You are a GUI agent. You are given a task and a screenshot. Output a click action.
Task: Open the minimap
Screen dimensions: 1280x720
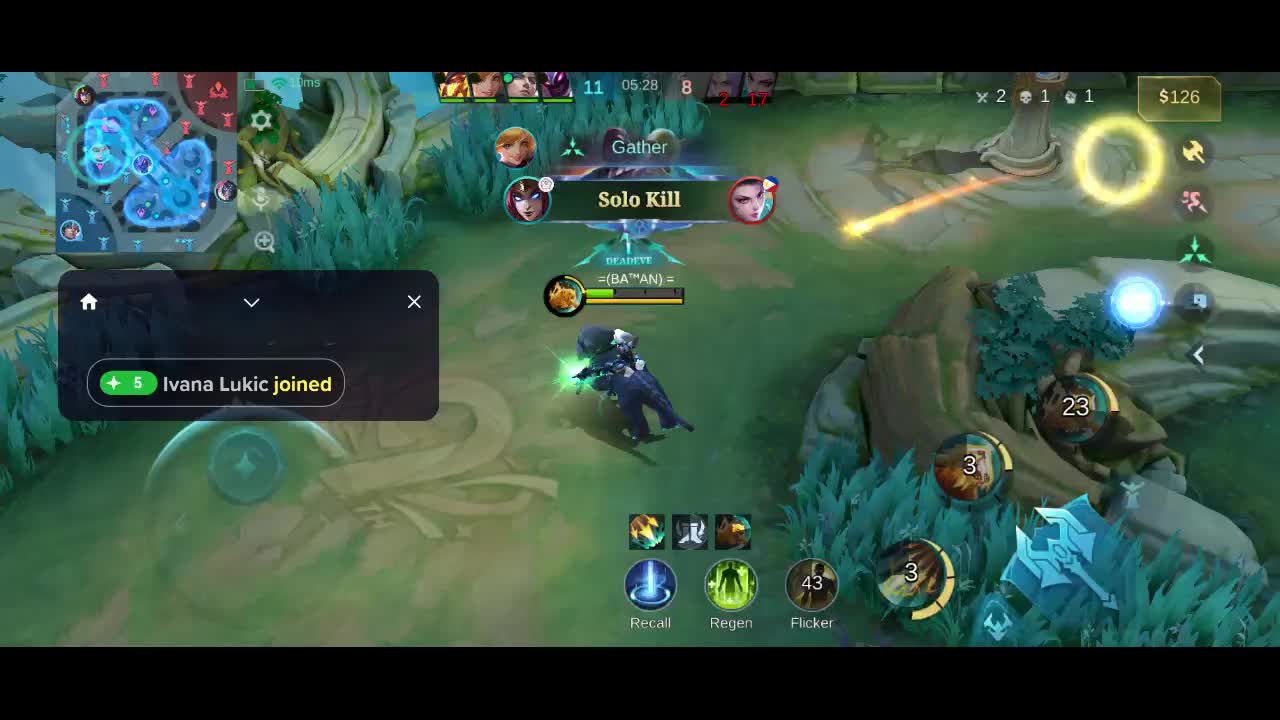click(146, 160)
